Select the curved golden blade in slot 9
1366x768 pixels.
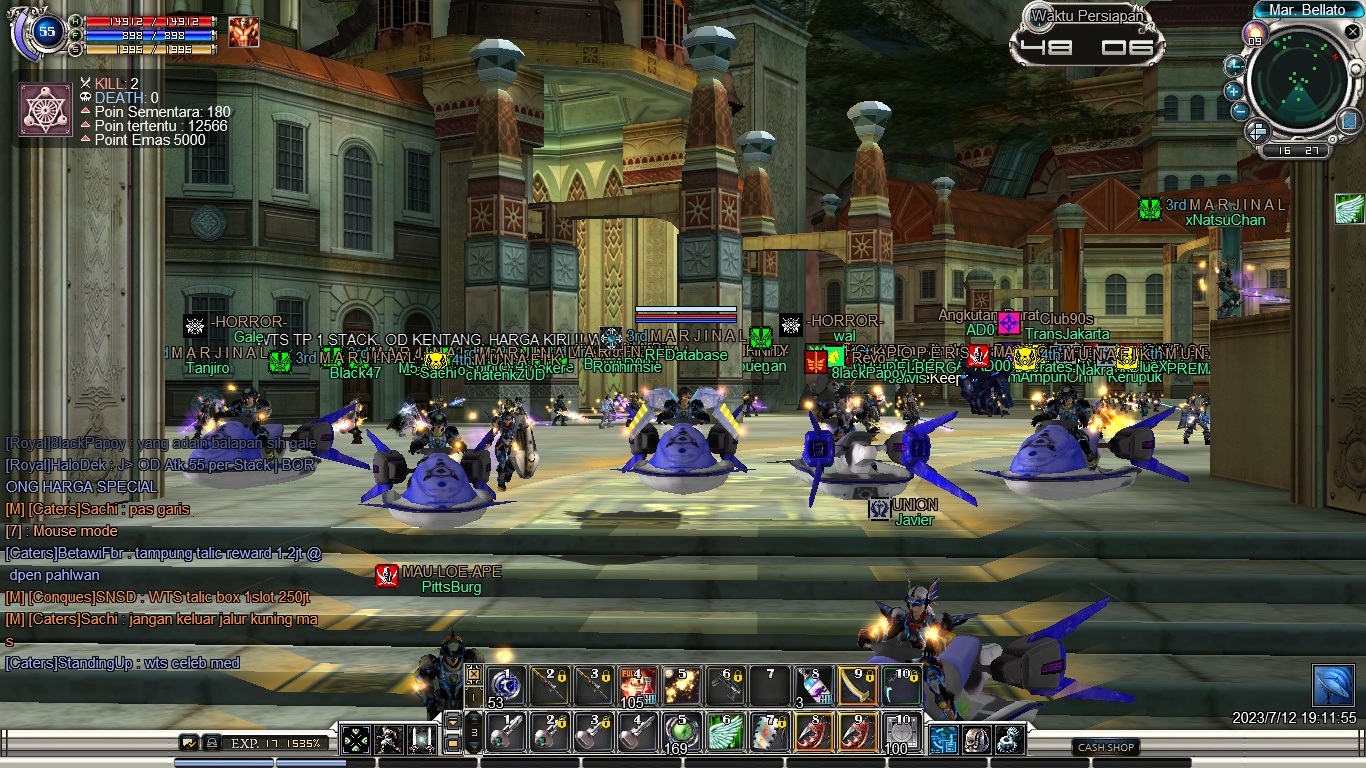[858, 686]
